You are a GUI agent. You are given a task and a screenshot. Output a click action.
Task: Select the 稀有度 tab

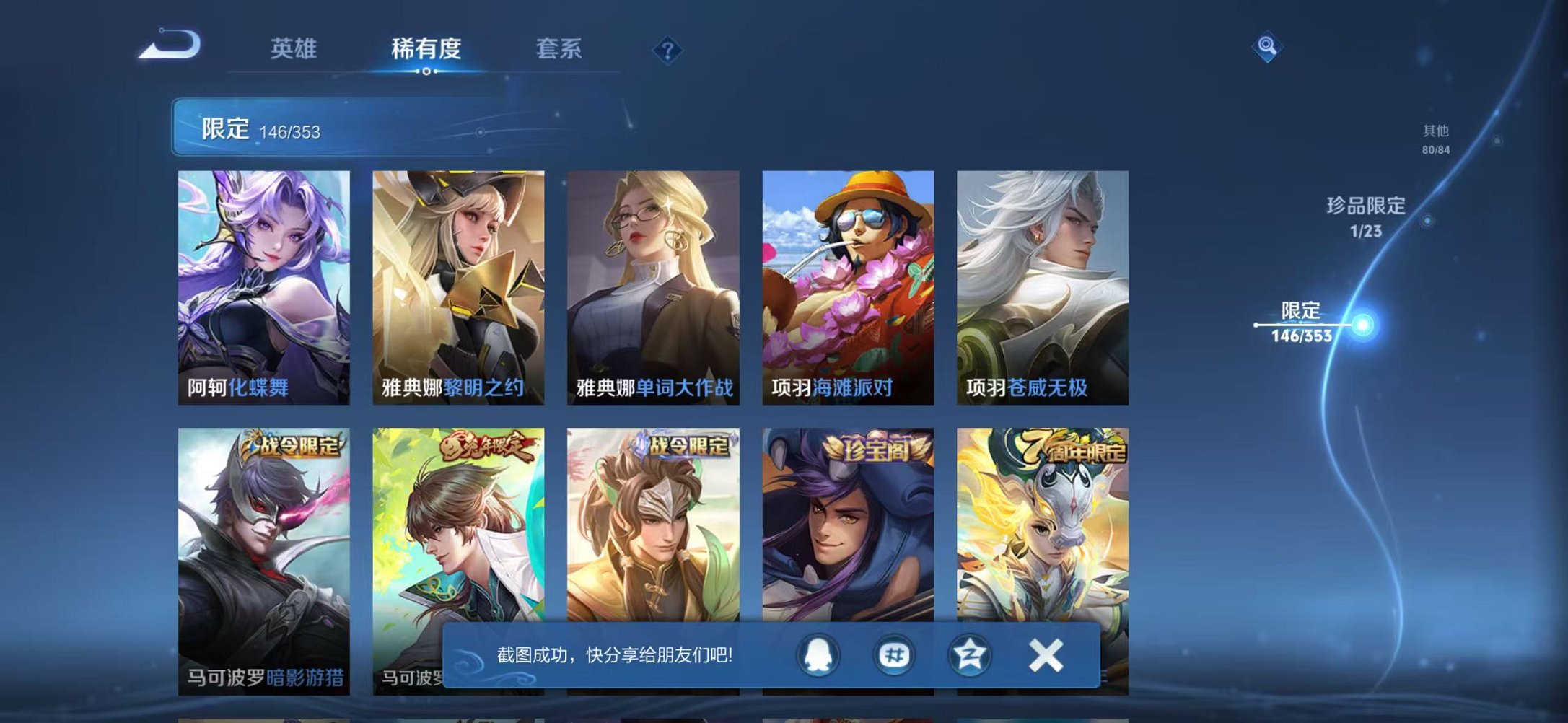click(427, 48)
